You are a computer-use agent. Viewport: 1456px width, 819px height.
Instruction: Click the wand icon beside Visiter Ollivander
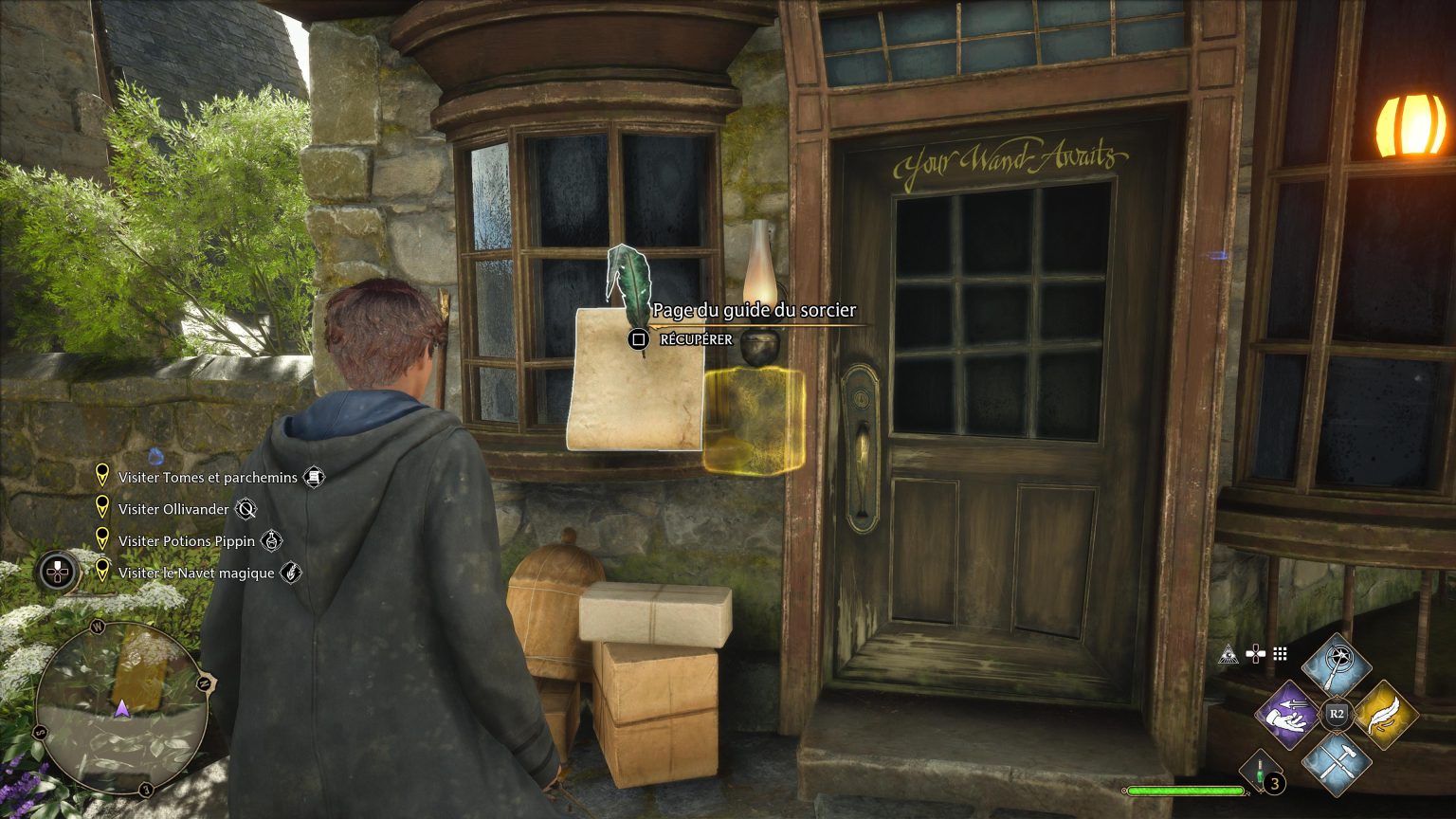point(246,509)
